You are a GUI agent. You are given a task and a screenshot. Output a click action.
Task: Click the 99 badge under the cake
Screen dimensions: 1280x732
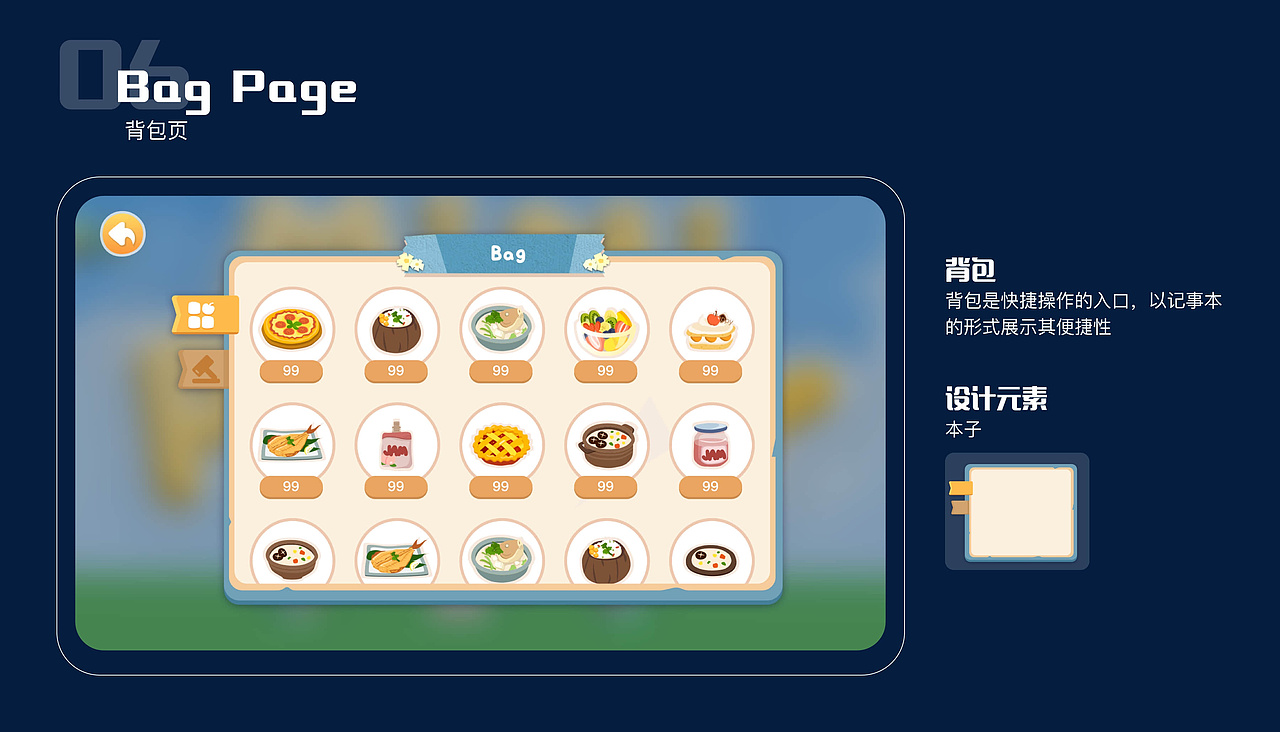click(711, 370)
